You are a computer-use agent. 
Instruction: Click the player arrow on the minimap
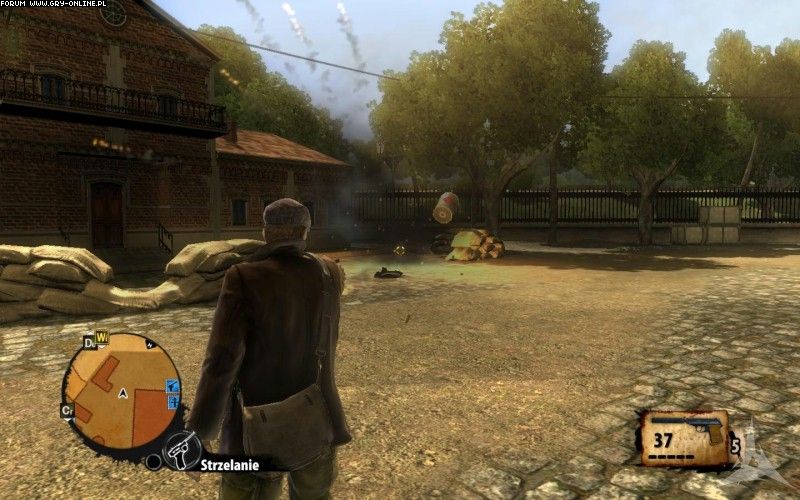121,394
